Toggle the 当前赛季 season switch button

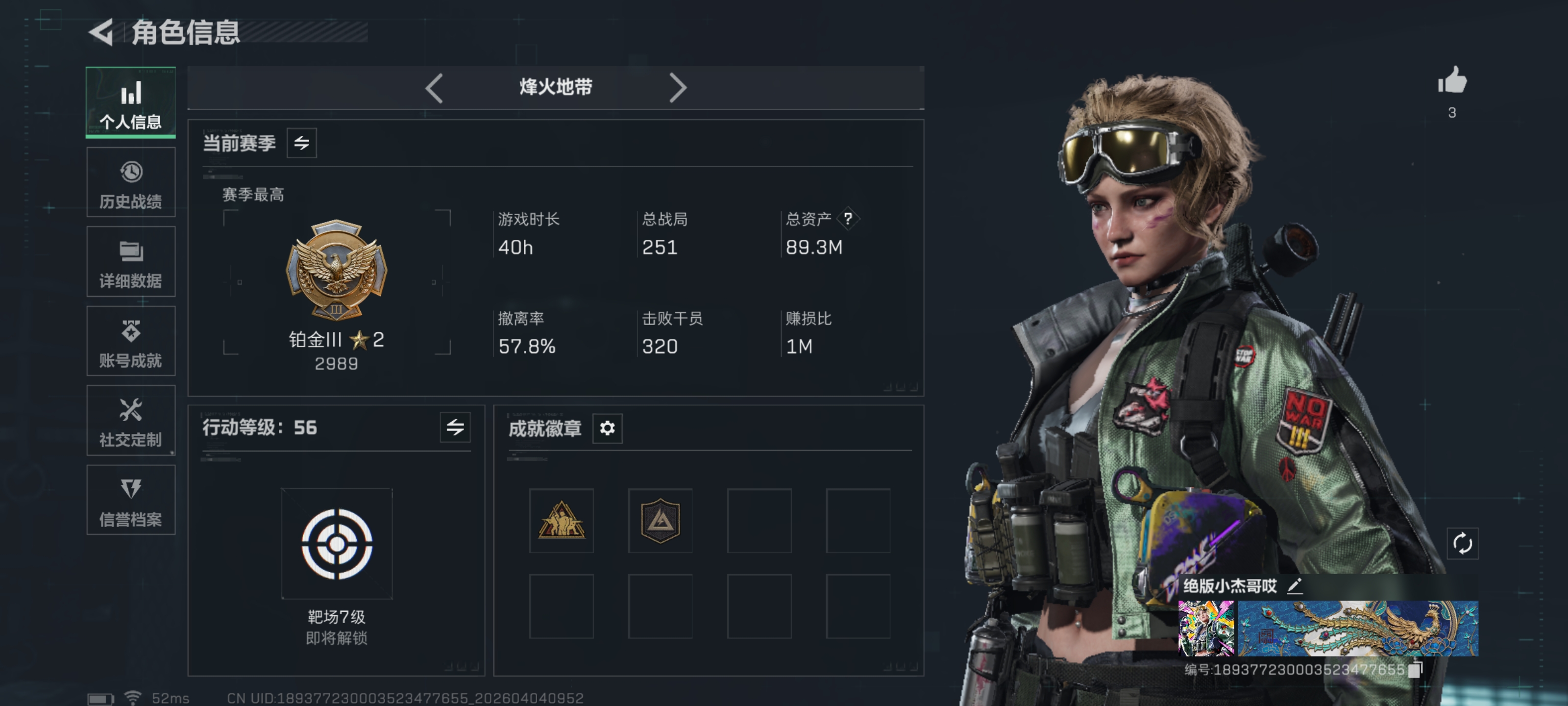click(301, 143)
